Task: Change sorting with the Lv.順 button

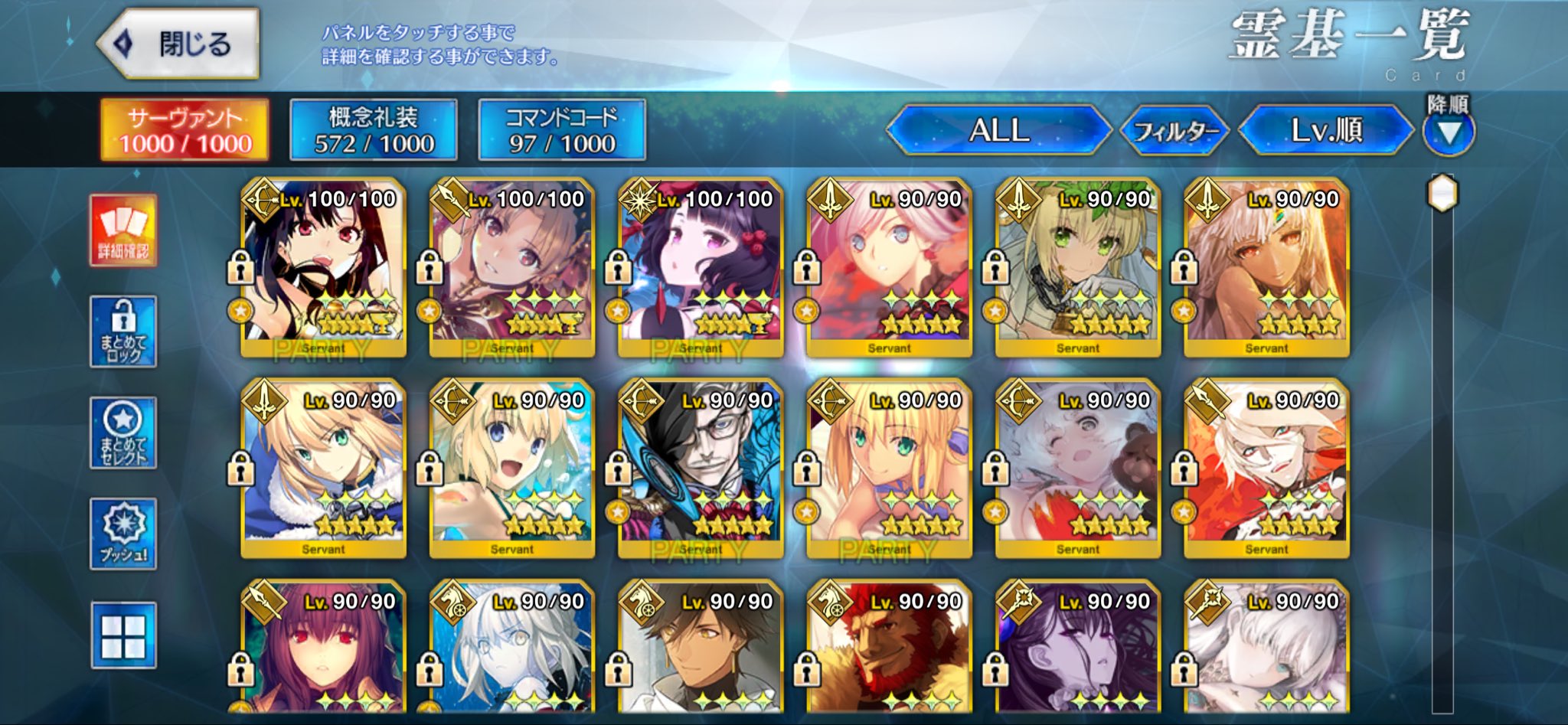Action: [x=1326, y=130]
